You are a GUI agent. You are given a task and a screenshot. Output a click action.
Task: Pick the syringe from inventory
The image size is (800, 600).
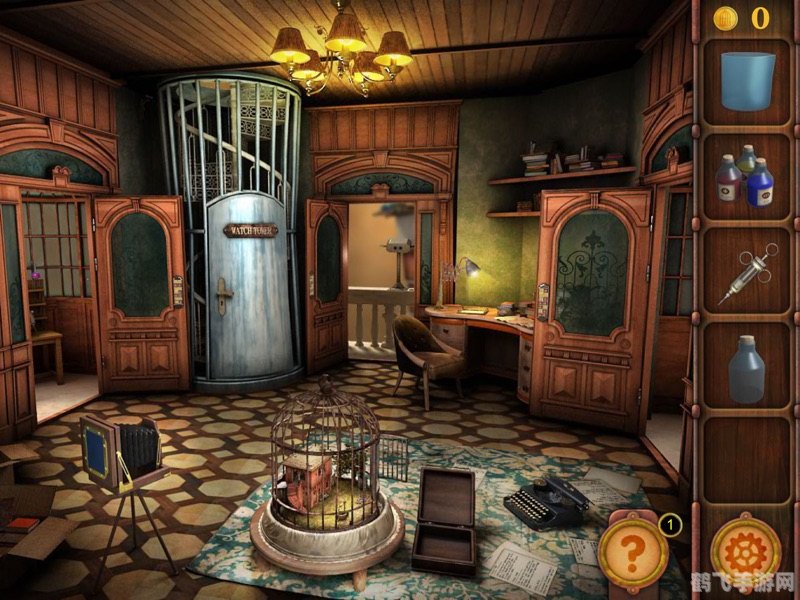pyautogui.click(x=746, y=272)
